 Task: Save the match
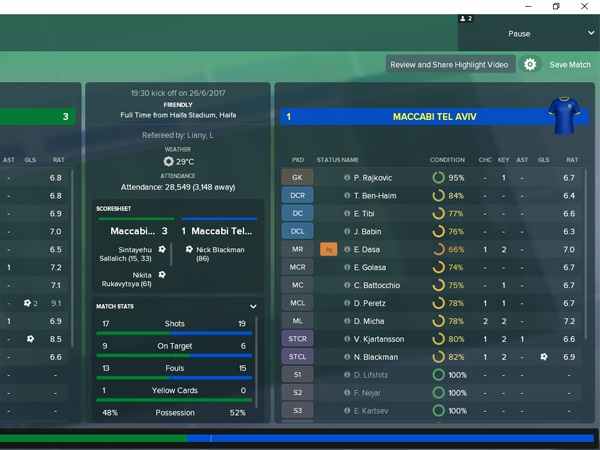570,64
